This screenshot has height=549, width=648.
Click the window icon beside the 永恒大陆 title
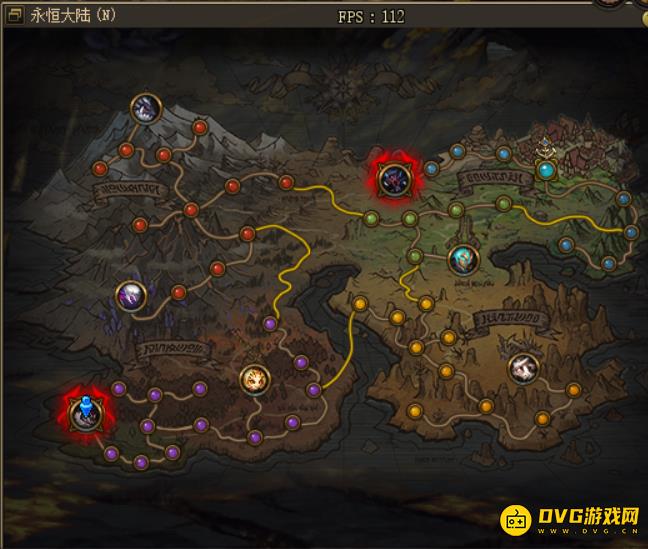[15, 17]
